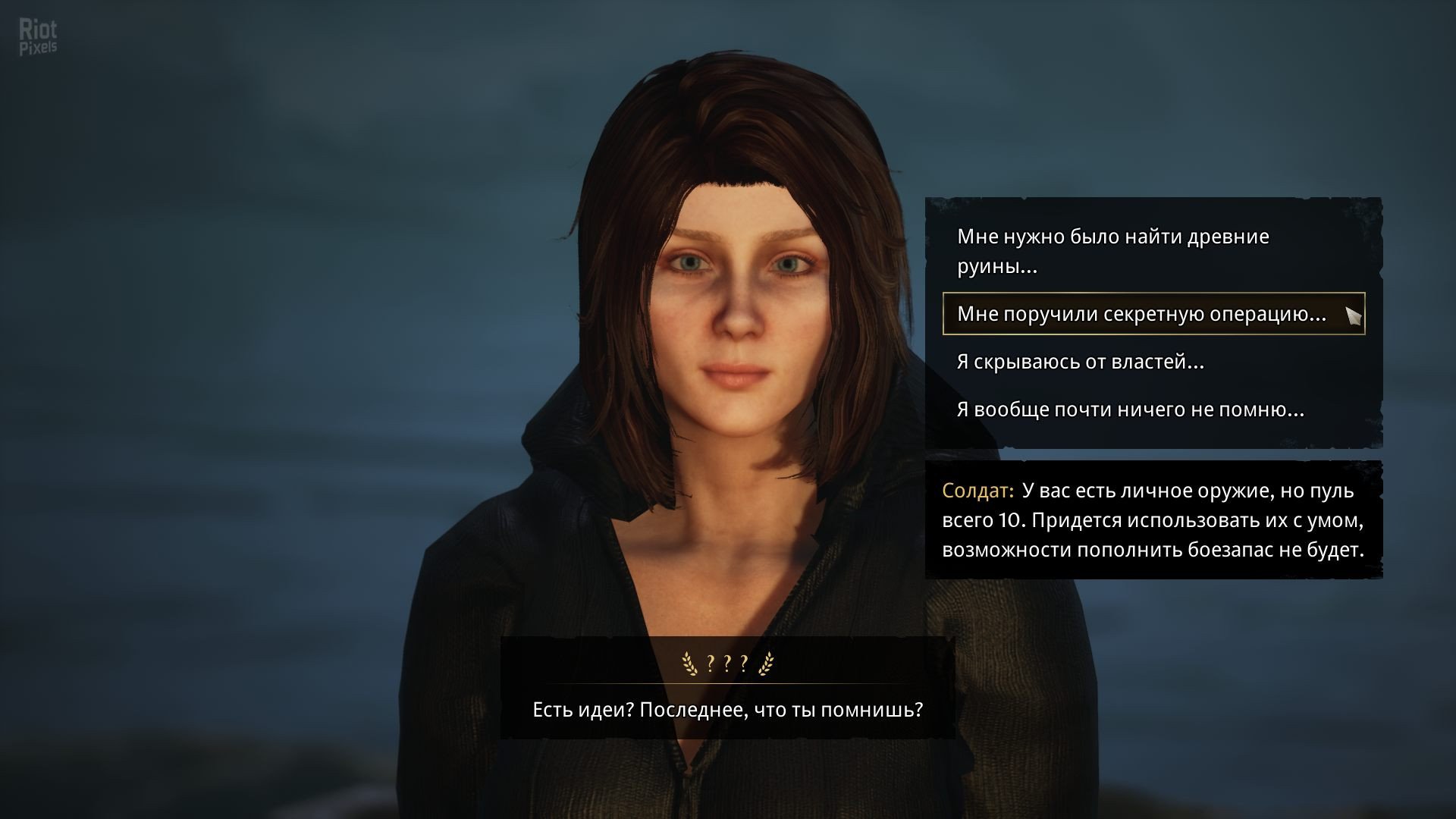1456x819 pixels.
Task: Choose "Я вообще почти ничего не помню" reply
Action: coord(1130,409)
